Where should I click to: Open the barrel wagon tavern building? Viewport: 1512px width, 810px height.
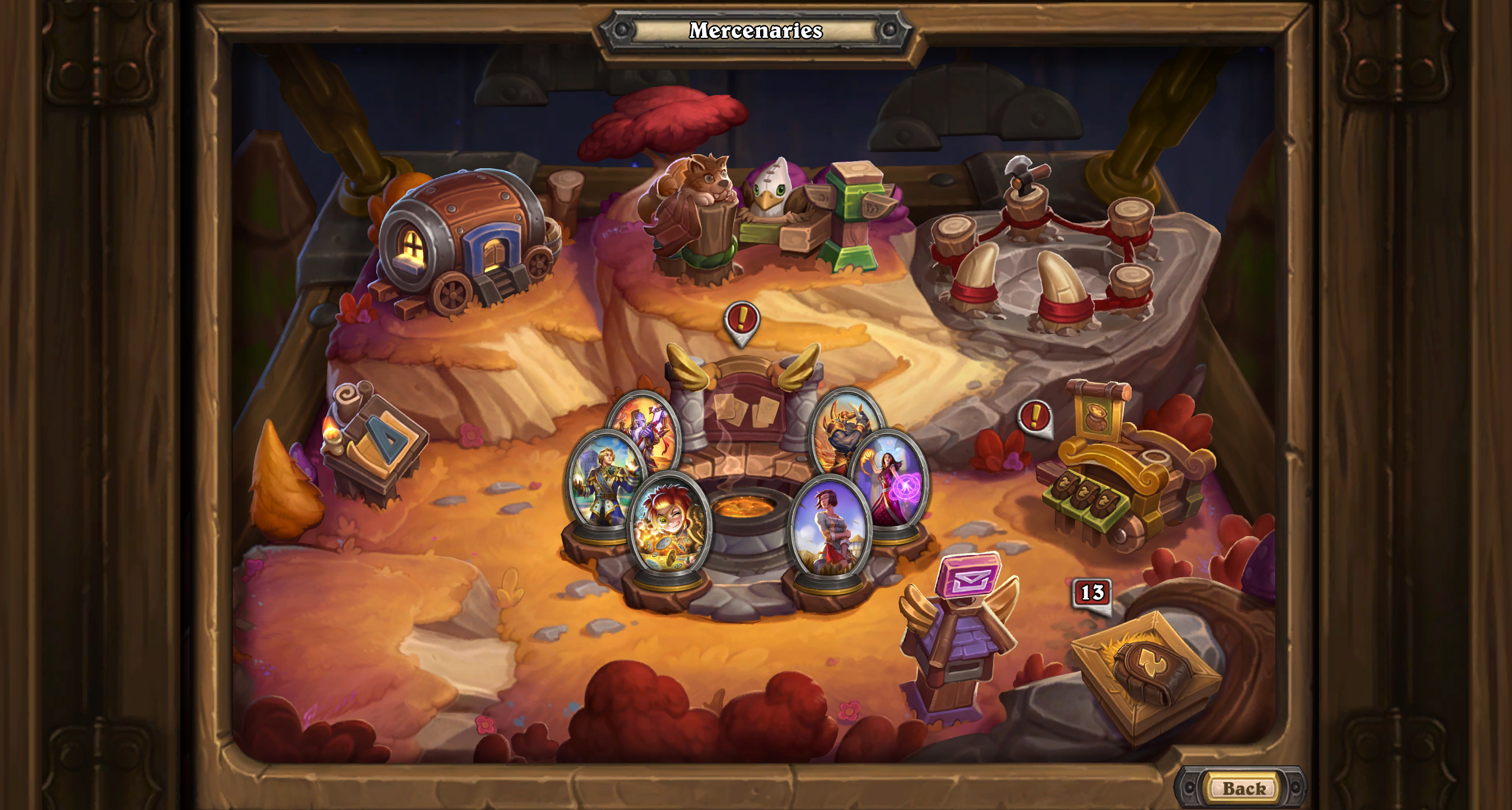467,242
